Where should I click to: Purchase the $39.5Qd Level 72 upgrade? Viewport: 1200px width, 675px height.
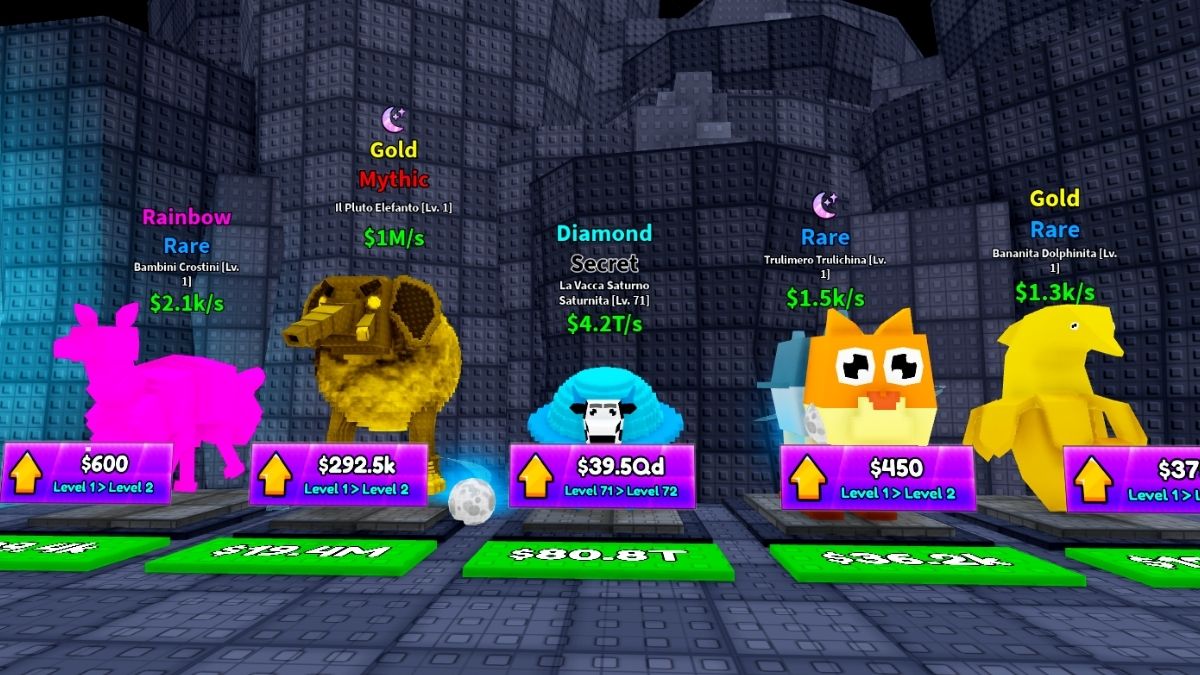(x=601, y=476)
